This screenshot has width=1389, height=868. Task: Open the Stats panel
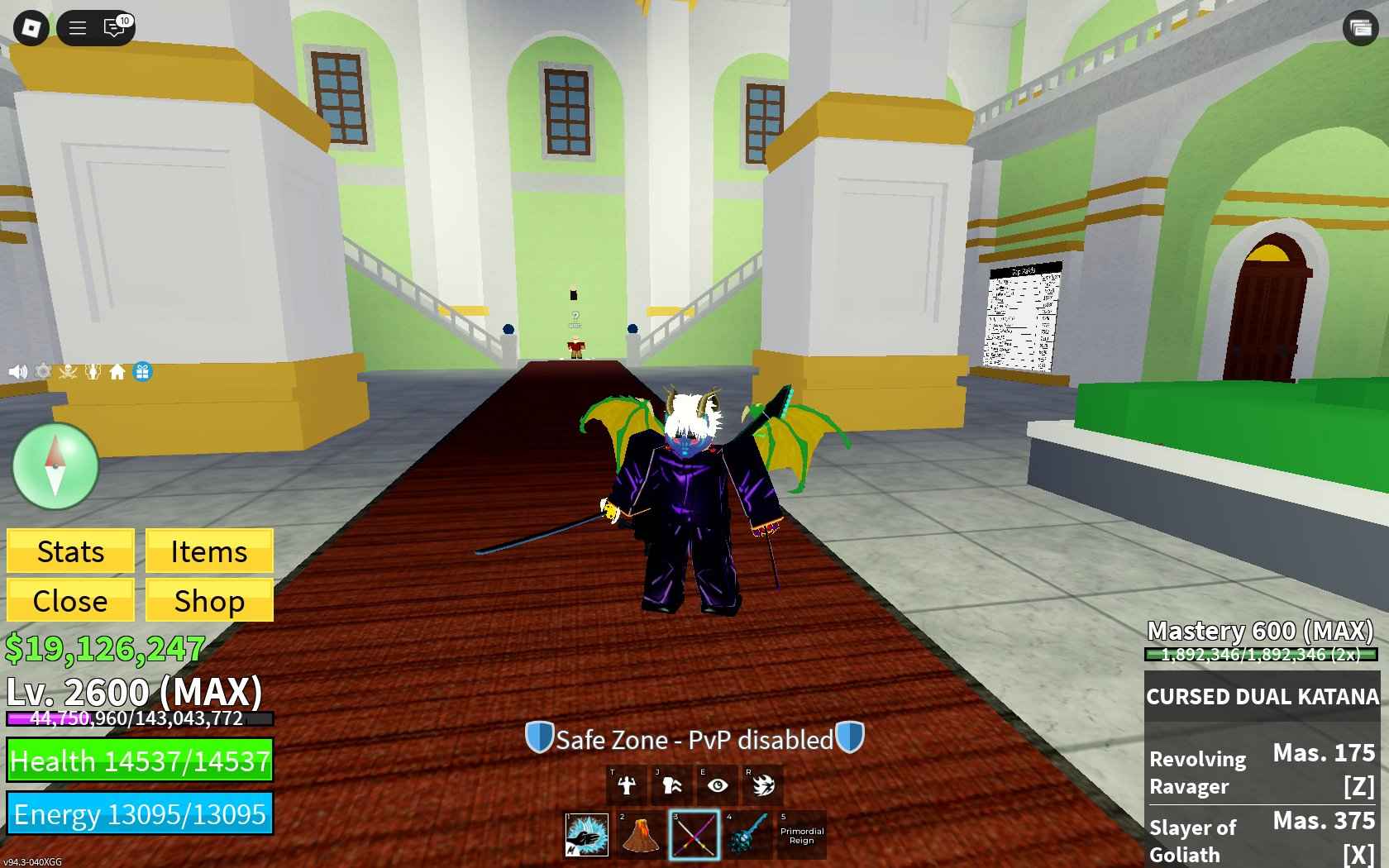coord(69,551)
